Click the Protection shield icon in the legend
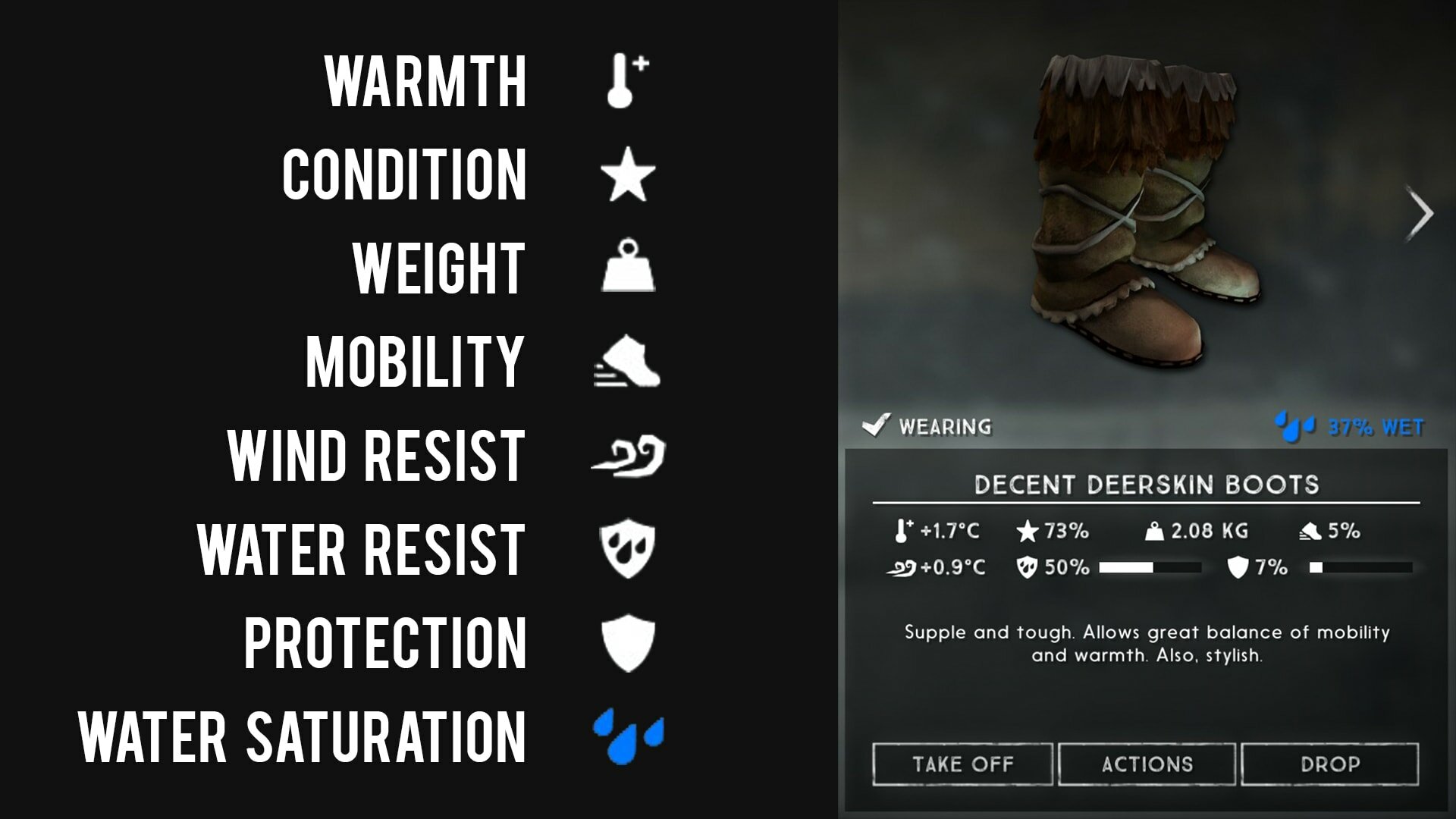This screenshot has width=1456, height=819. 626,644
